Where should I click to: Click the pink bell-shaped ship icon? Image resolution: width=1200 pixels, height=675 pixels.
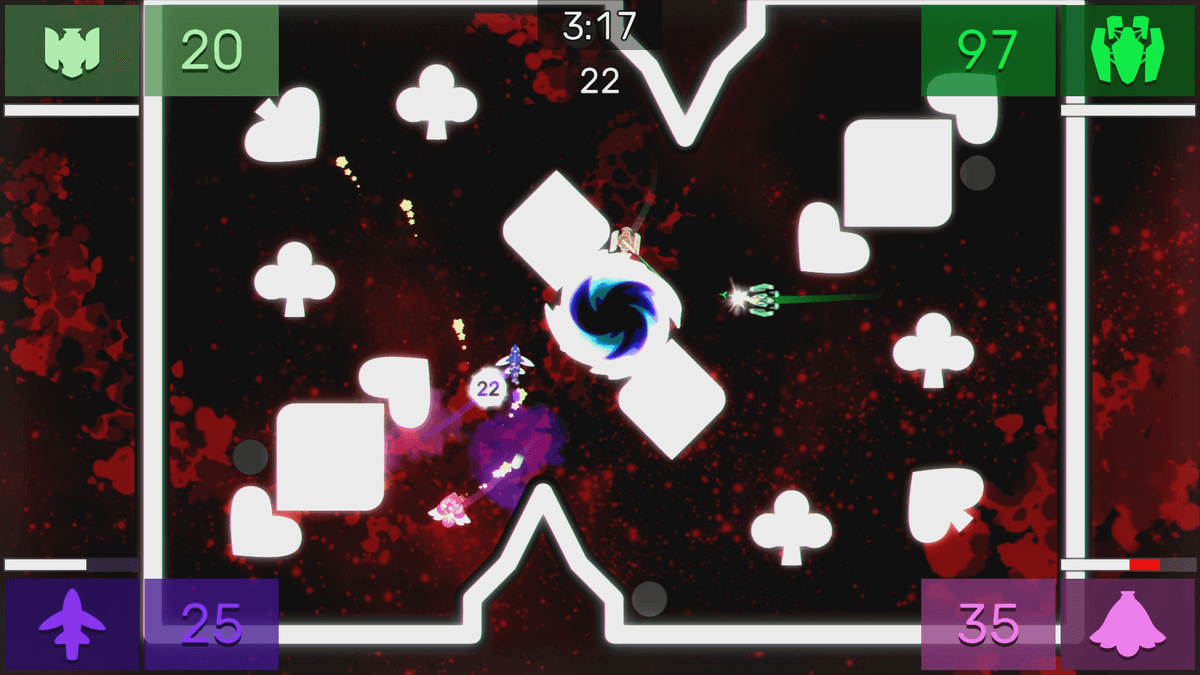coord(1126,624)
